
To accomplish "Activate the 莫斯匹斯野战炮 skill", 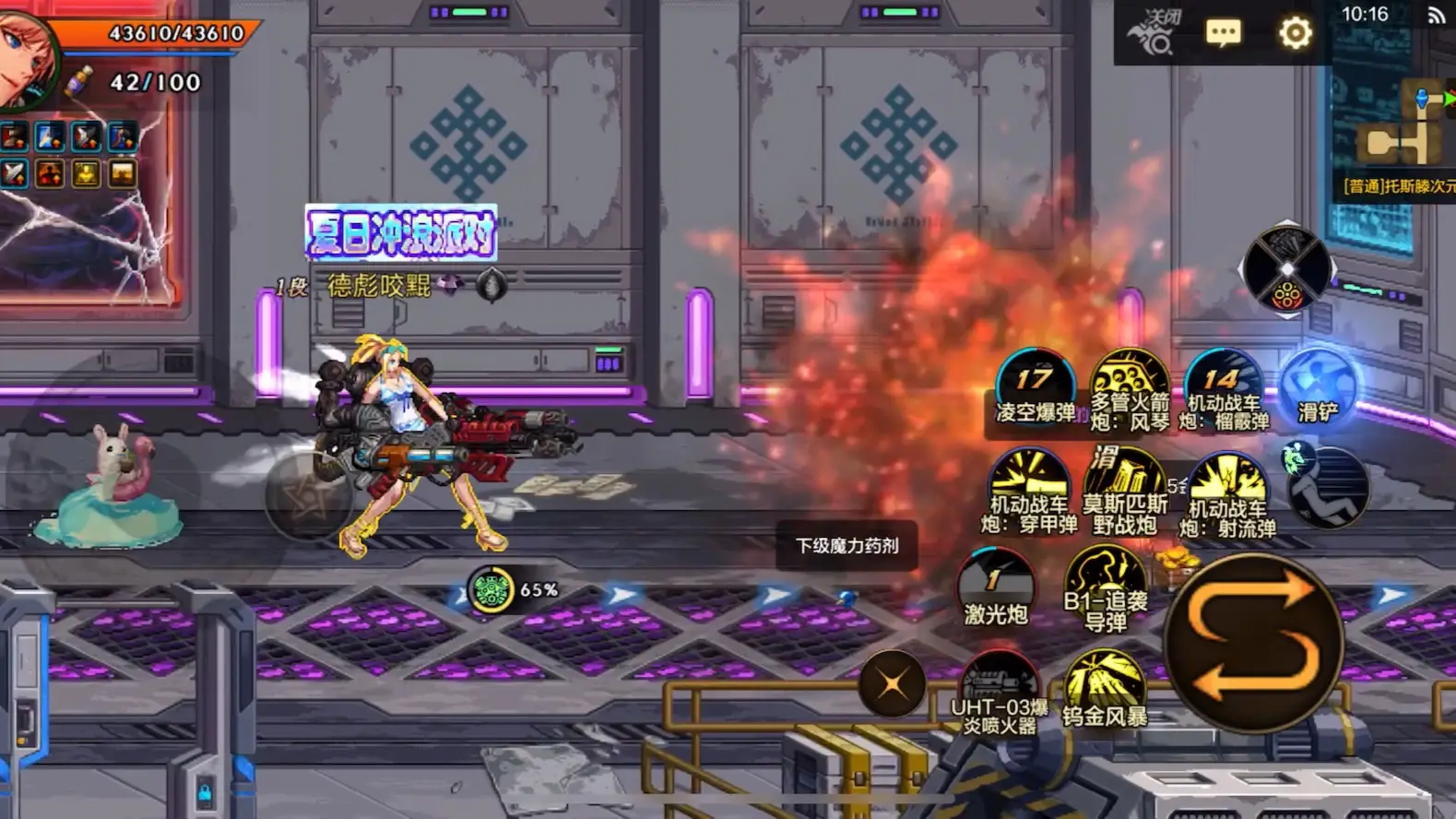I will tap(1124, 489).
